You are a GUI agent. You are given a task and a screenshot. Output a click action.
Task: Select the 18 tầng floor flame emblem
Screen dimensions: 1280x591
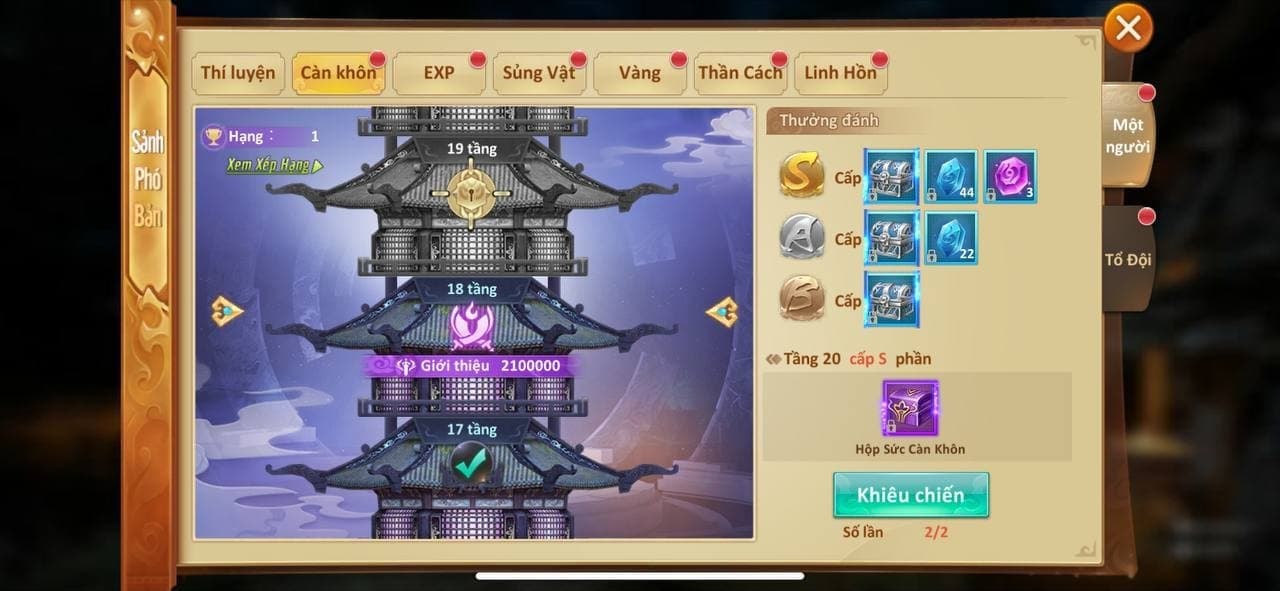tap(470, 324)
